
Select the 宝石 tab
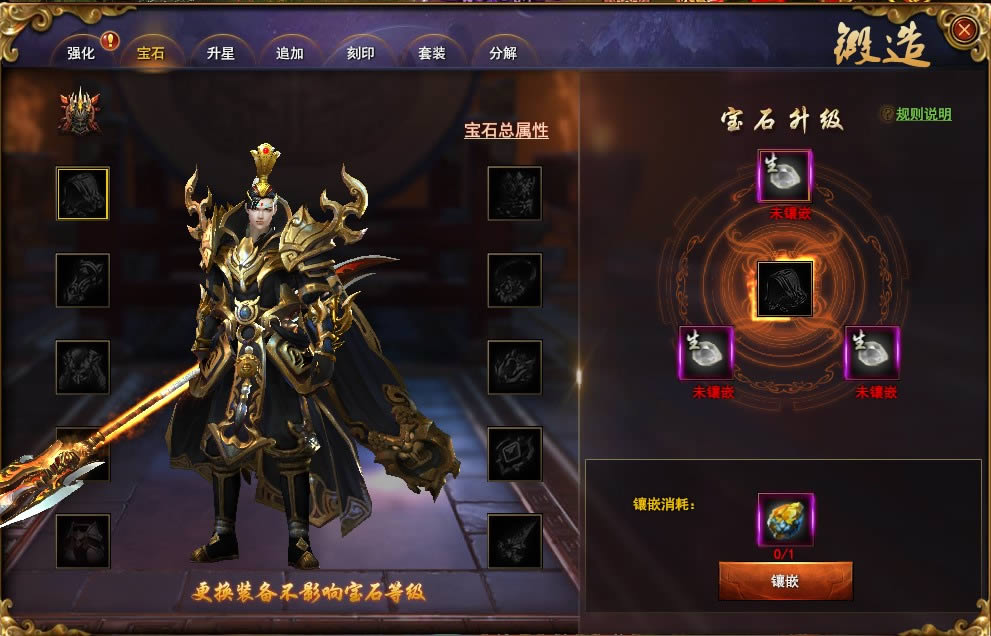(150, 53)
